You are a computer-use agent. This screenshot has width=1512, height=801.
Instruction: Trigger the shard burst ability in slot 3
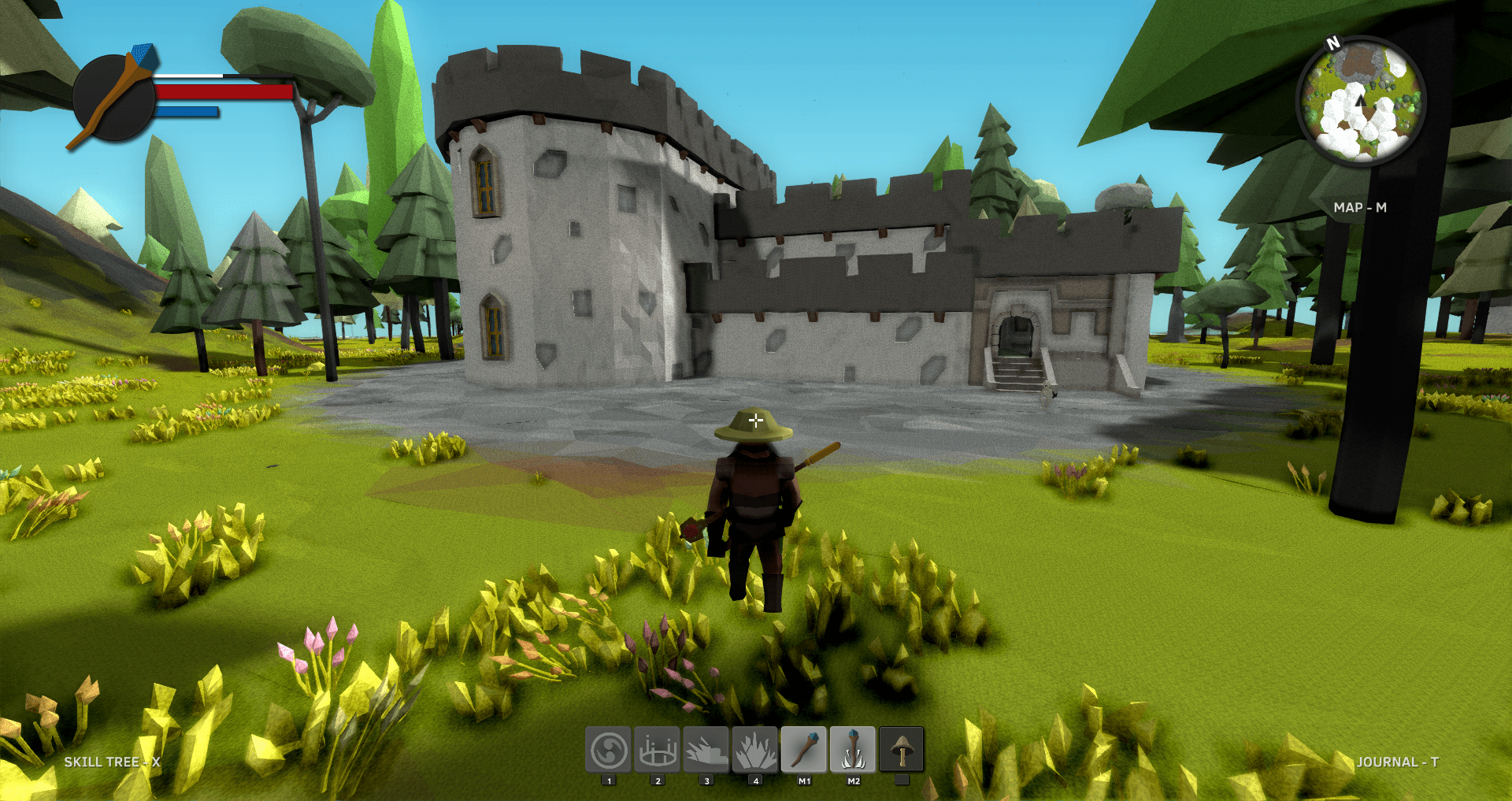pos(706,749)
